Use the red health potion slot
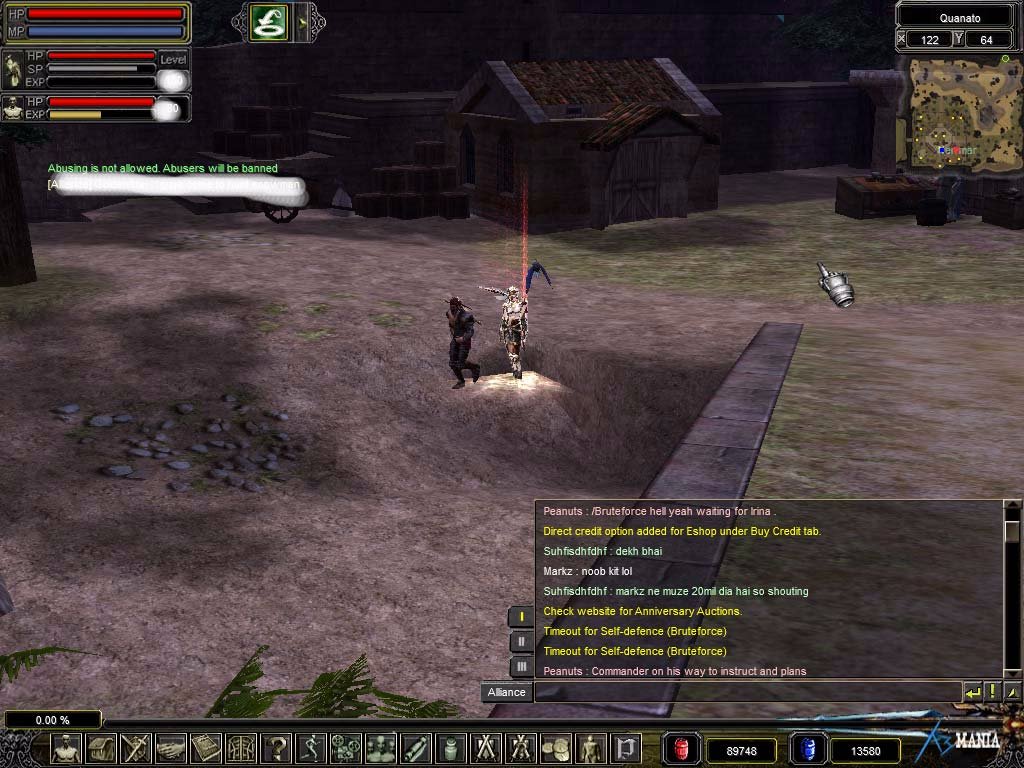 681,749
